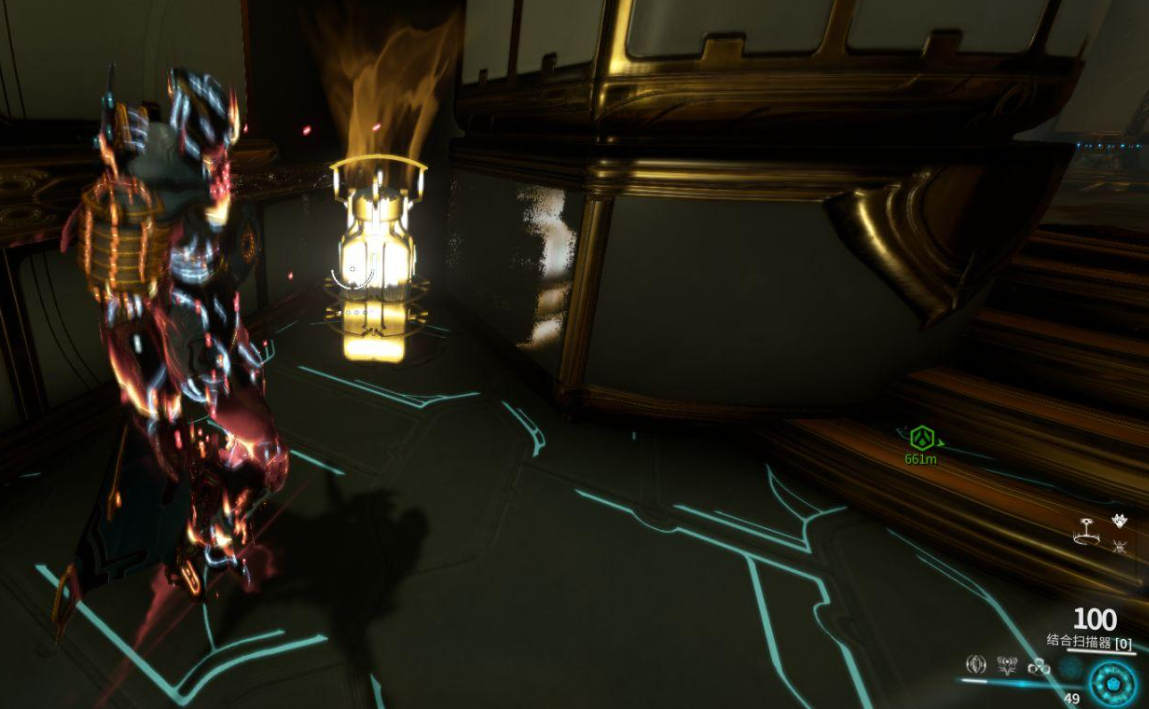Select the green objective waypoint marker
Screen dimensions: 1149x709
(x=921, y=437)
